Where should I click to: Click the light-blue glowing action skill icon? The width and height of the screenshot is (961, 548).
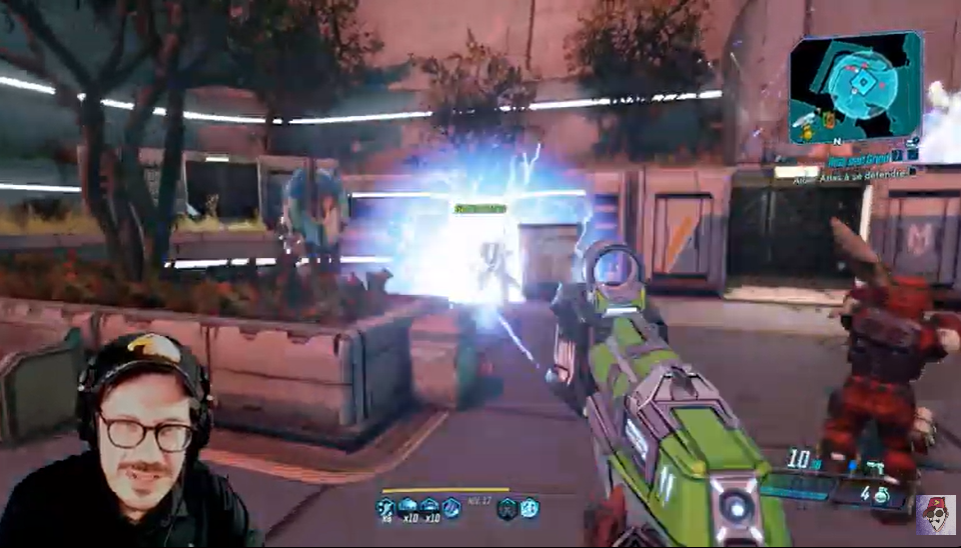pos(529,507)
